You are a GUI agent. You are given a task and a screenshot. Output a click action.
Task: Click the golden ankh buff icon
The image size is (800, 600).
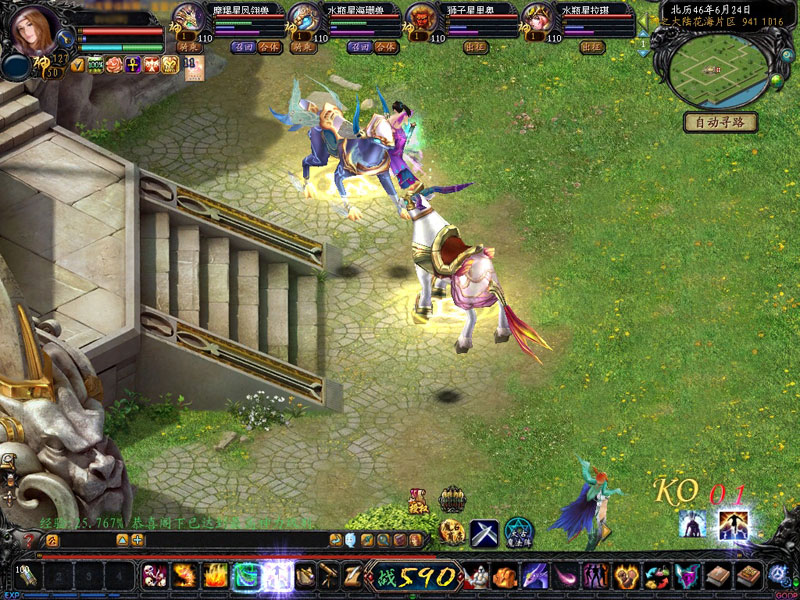[133, 65]
